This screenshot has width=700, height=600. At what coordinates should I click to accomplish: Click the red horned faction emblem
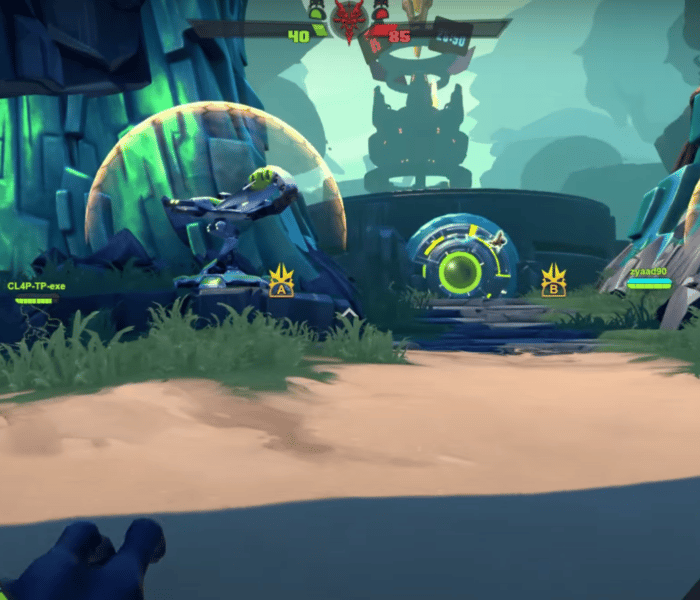coord(349,20)
